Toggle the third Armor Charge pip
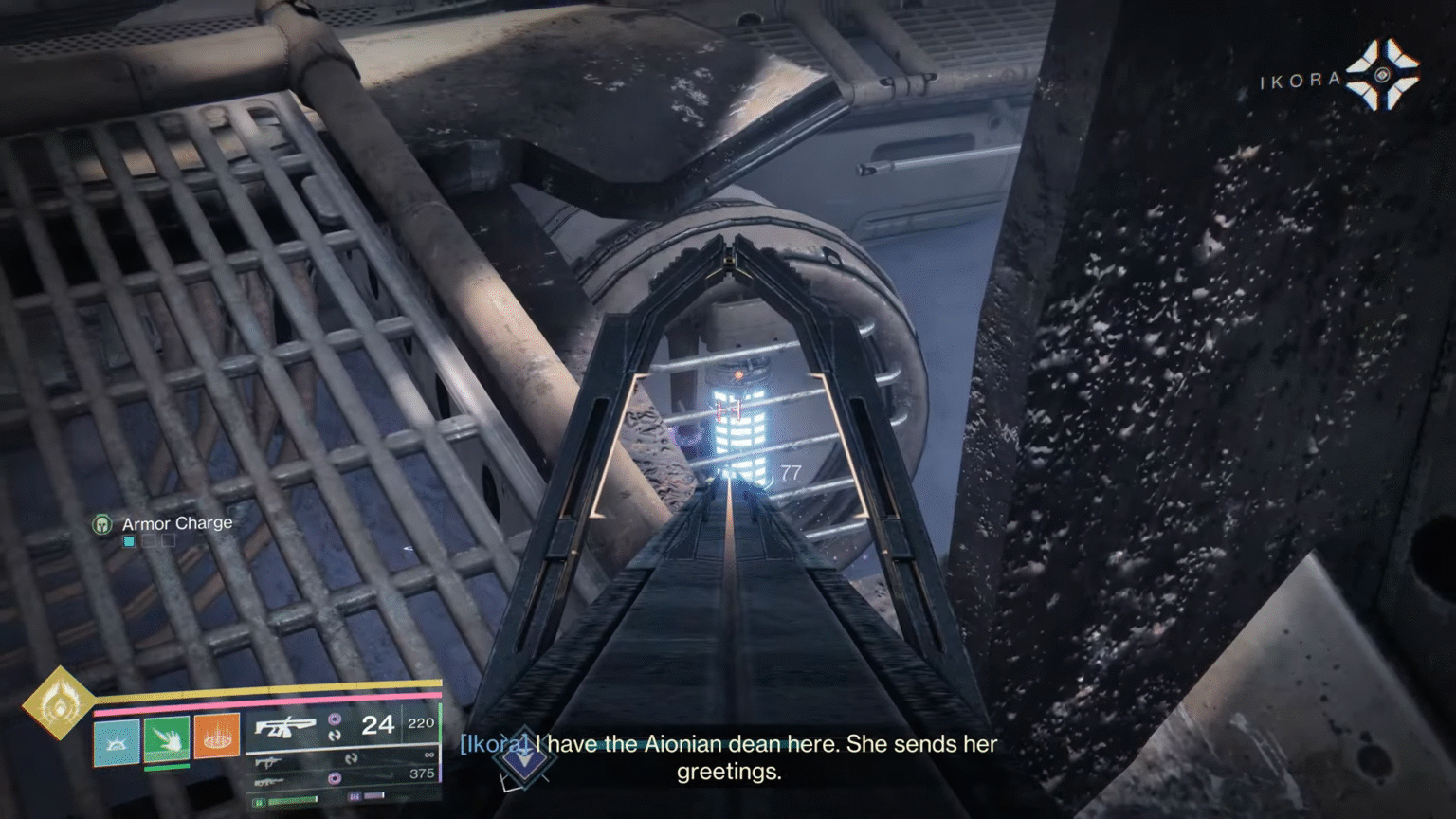This screenshot has height=819, width=1456. tap(168, 540)
